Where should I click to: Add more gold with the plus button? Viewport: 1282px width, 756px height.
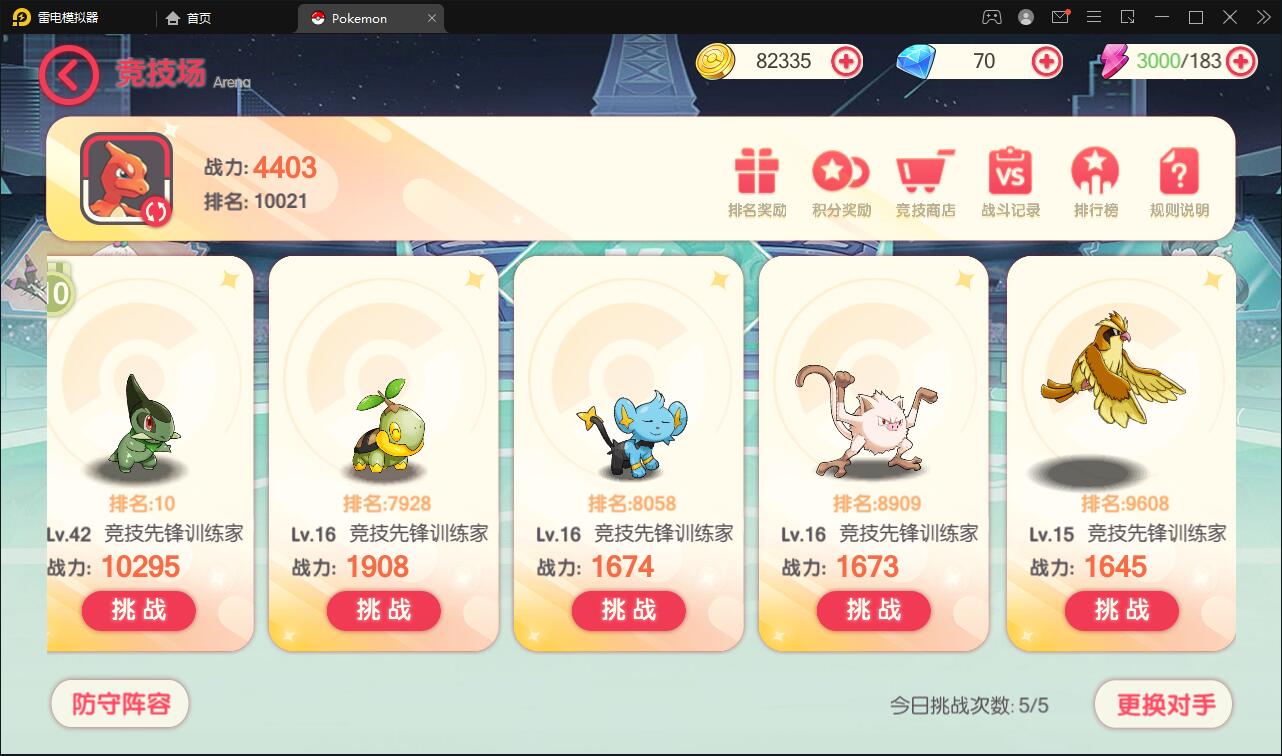tap(846, 61)
